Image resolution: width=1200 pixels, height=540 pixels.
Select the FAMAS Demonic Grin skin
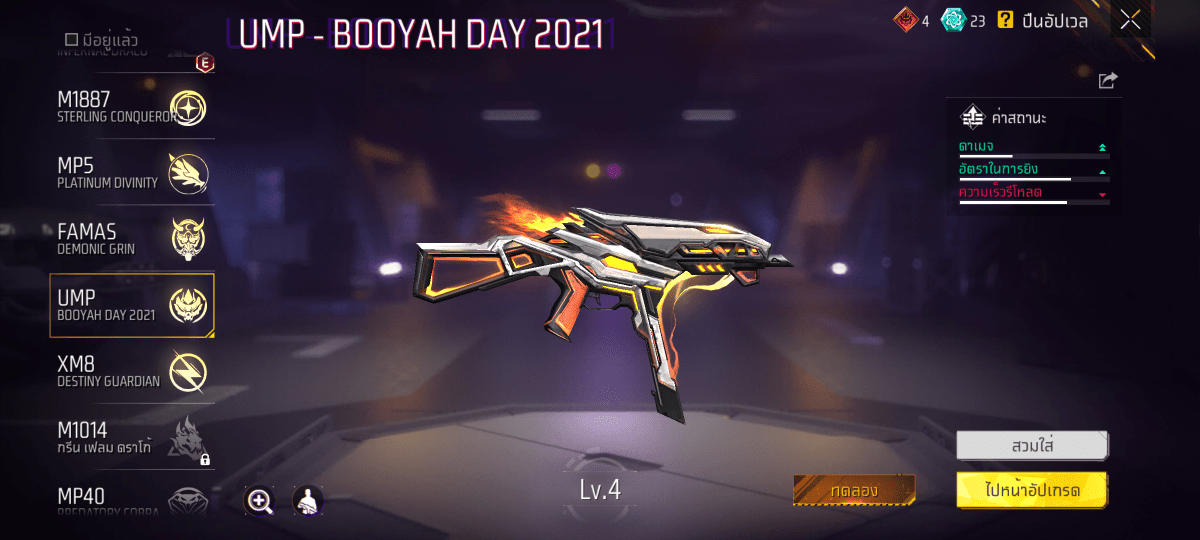point(130,239)
